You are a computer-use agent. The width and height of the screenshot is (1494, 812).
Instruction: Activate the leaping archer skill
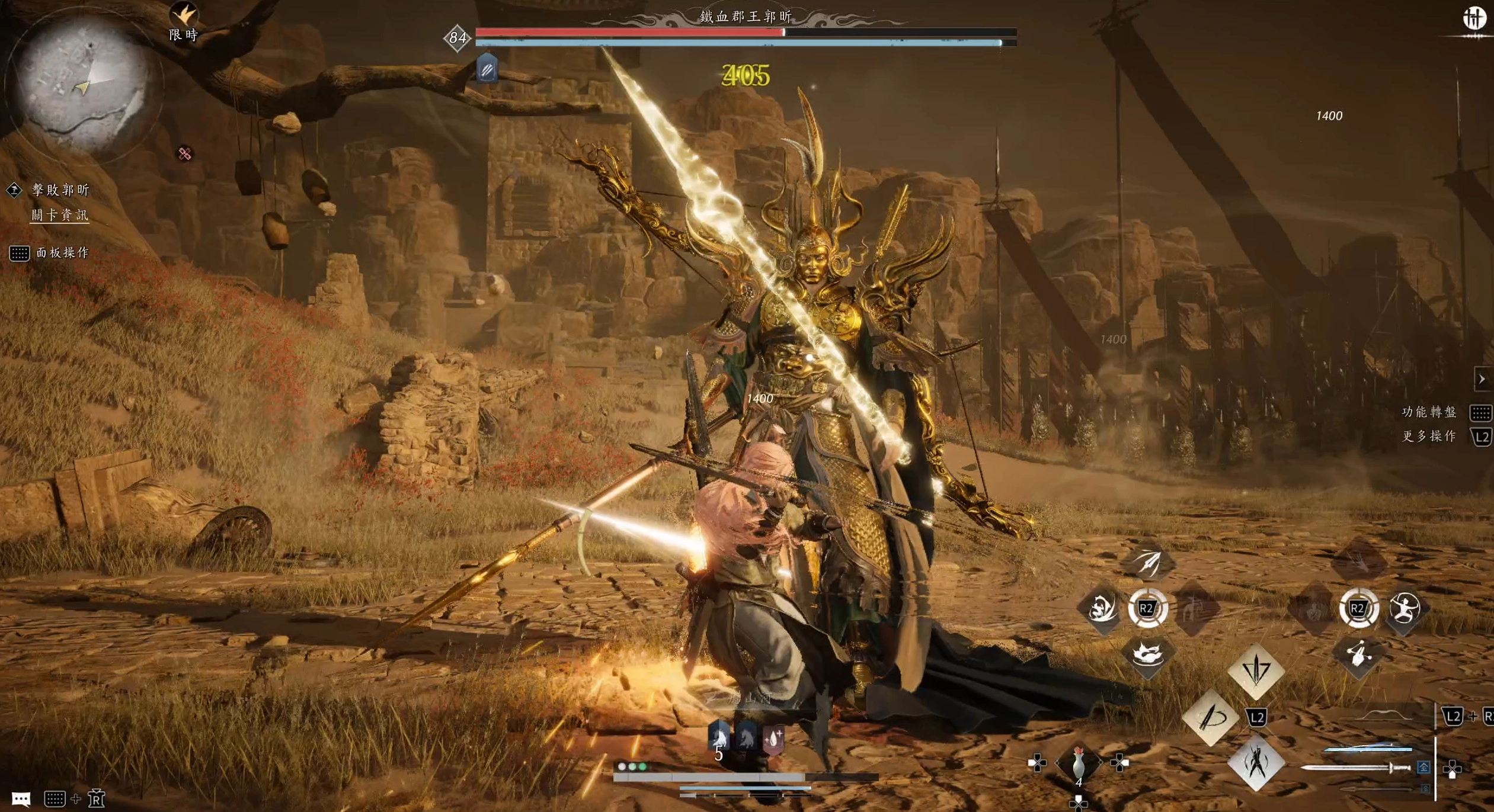coord(1405,608)
